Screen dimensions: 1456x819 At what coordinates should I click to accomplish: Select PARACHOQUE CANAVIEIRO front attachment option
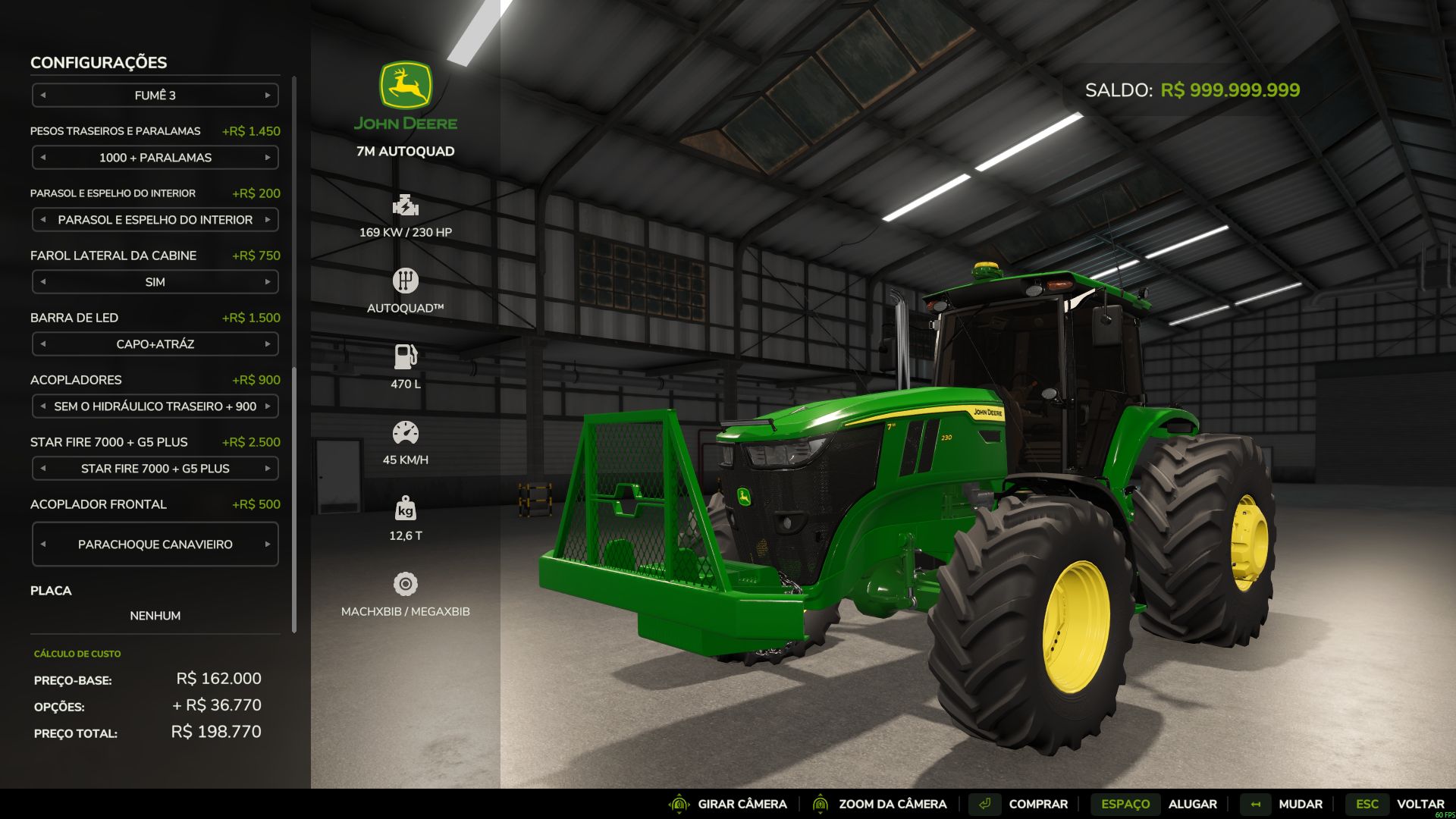point(155,544)
